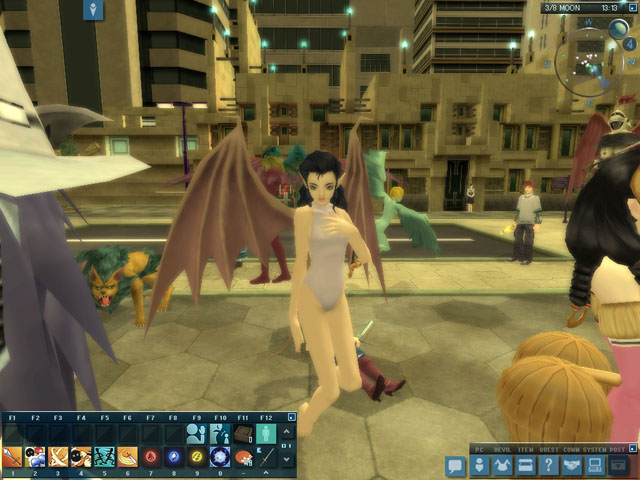Viewport: 640px width, 480px height.
Task: Open the Post mailbox menu
Action: click(619, 466)
